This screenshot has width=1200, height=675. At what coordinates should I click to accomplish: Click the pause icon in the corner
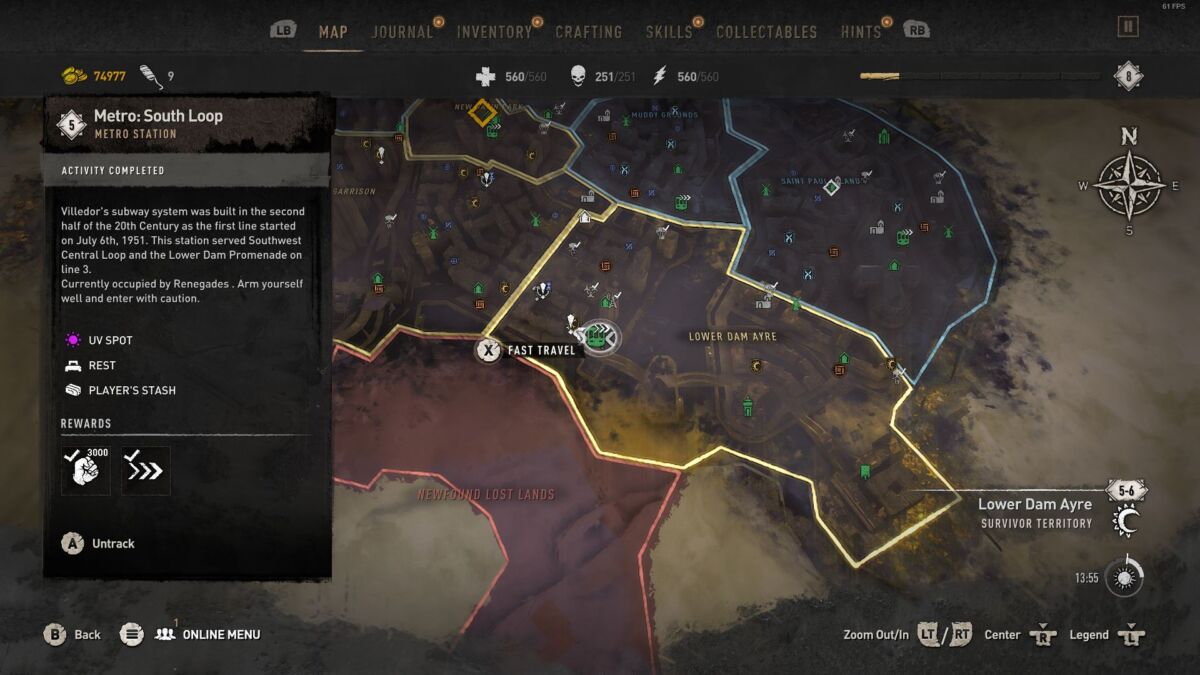pyautogui.click(x=1128, y=27)
